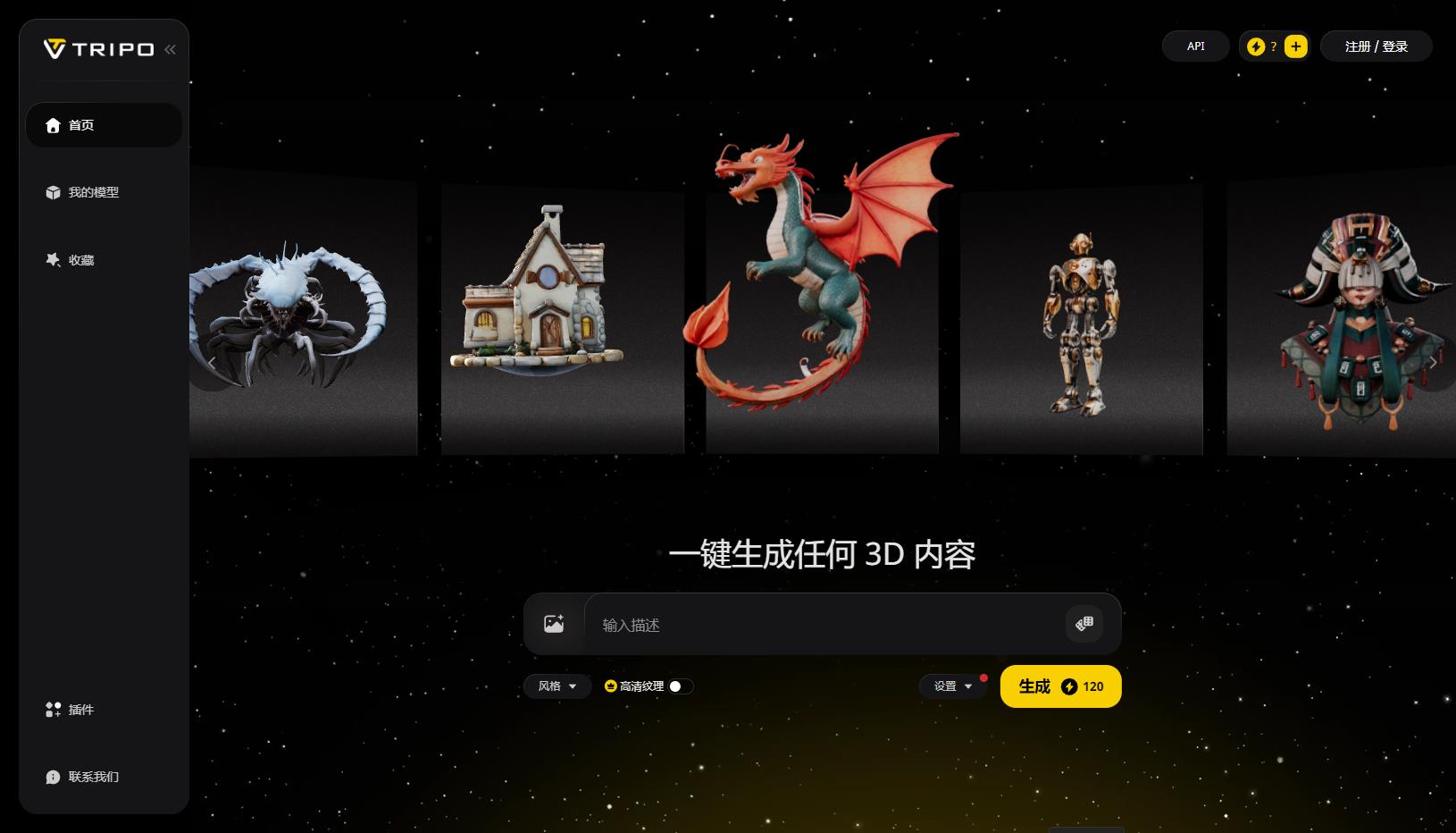The image size is (1456, 833).
Task: Open the 设置 dropdown
Action: (952, 686)
